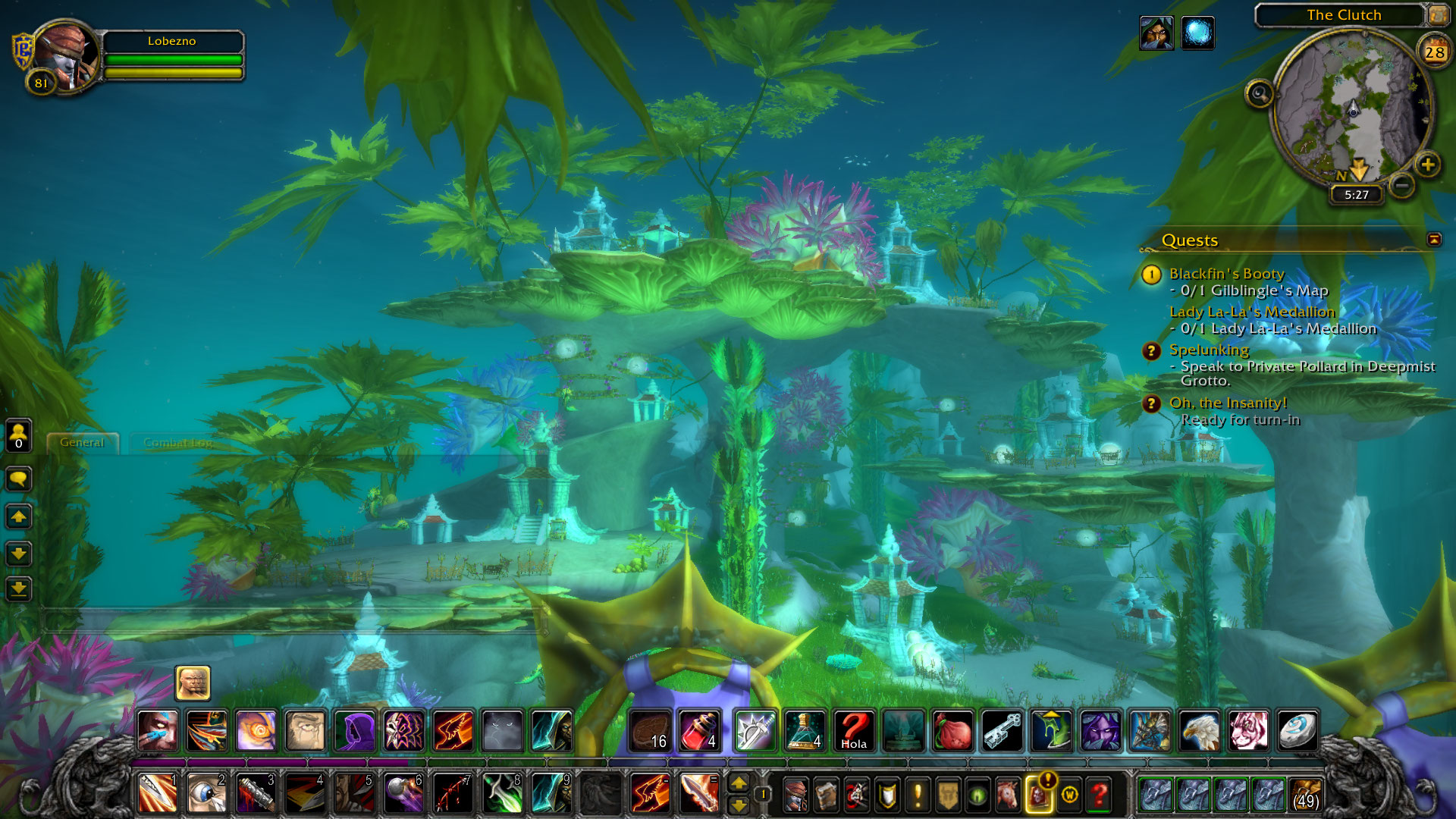
Task: Select the Blackfin's Booty quest entry
Action: click(x=1226, y=274)
